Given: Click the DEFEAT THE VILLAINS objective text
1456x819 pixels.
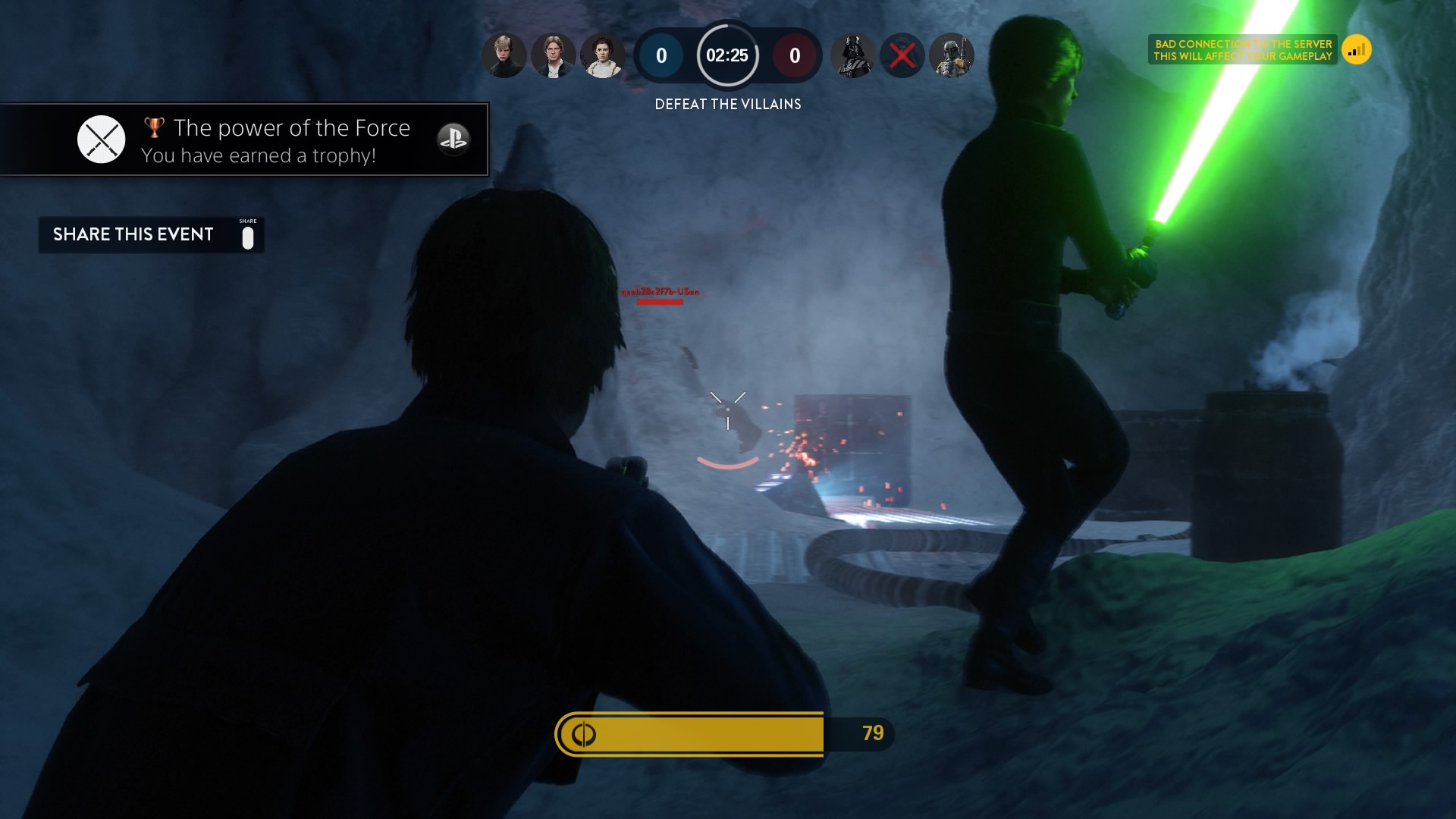Looking at the screenshot, I should (x=728, y=105).
